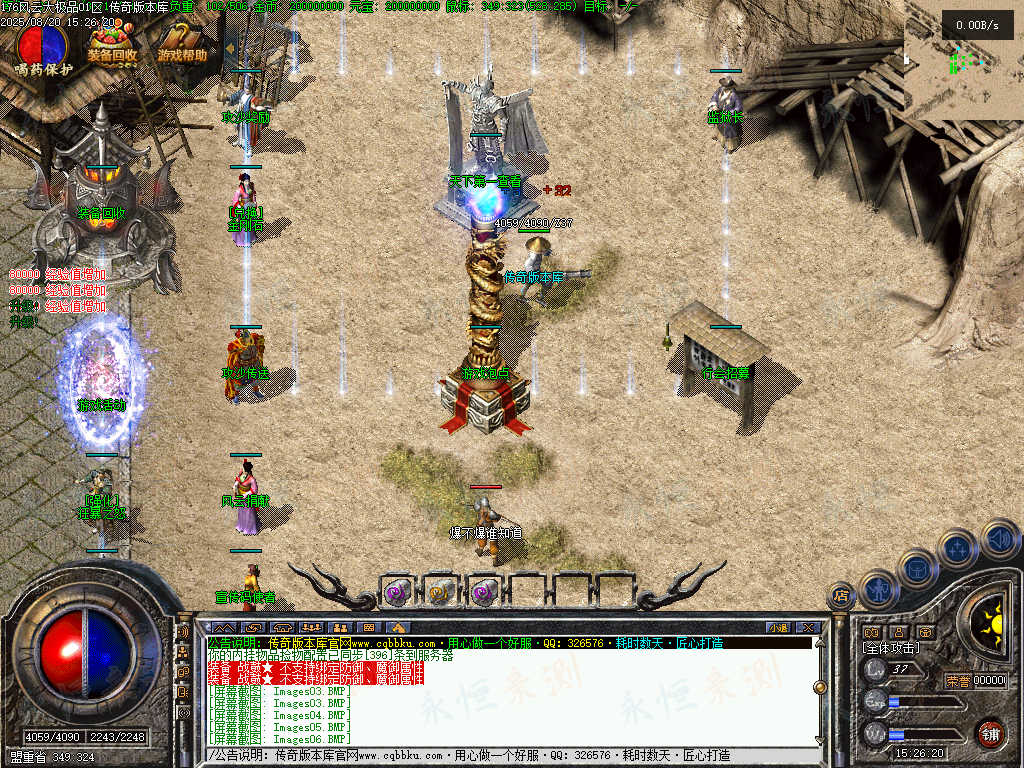
Task: Use the orange spiral scroll in the hotbar
Action: tap(440, 591)
